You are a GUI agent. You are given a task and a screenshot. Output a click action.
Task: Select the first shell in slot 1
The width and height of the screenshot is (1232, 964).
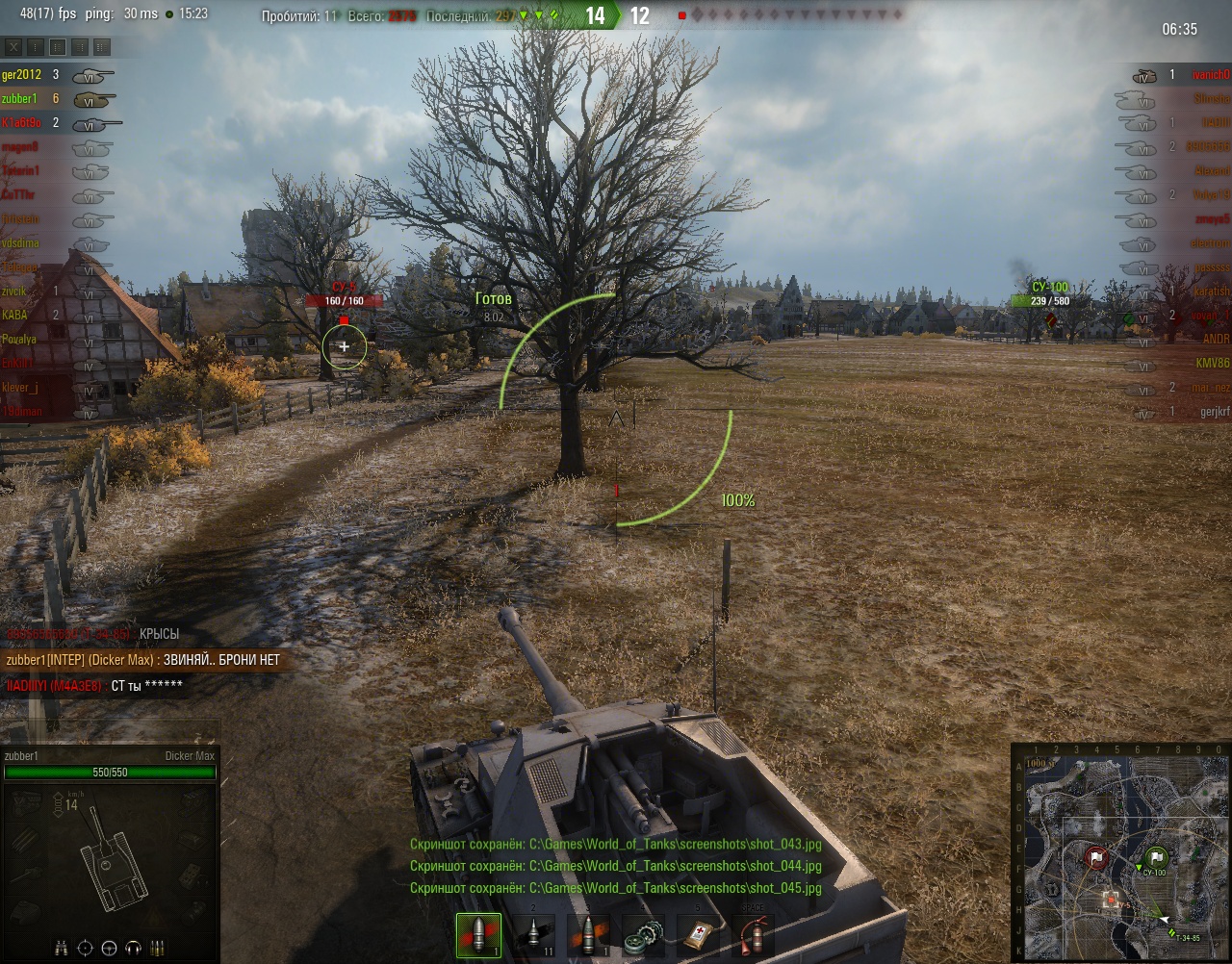click(x=478, y=935)
